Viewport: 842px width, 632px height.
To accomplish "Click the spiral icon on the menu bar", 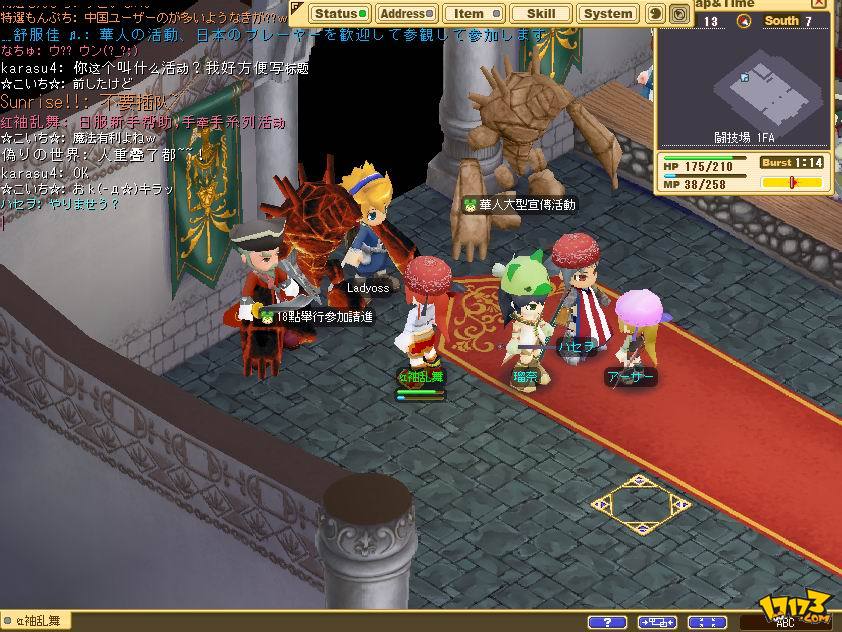I will (x=680, y=14).
